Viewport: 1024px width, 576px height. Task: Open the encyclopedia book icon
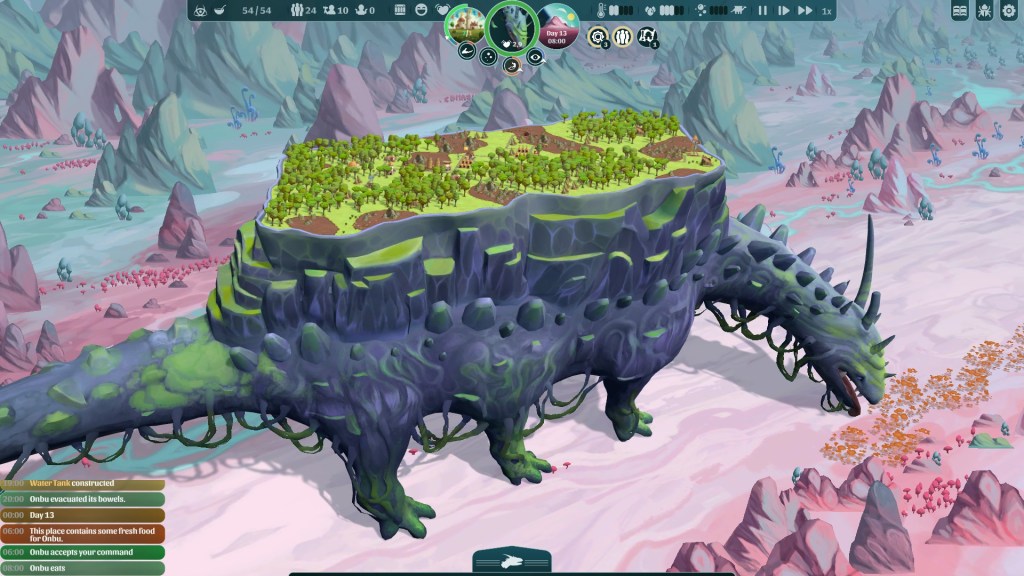(960, 11)
